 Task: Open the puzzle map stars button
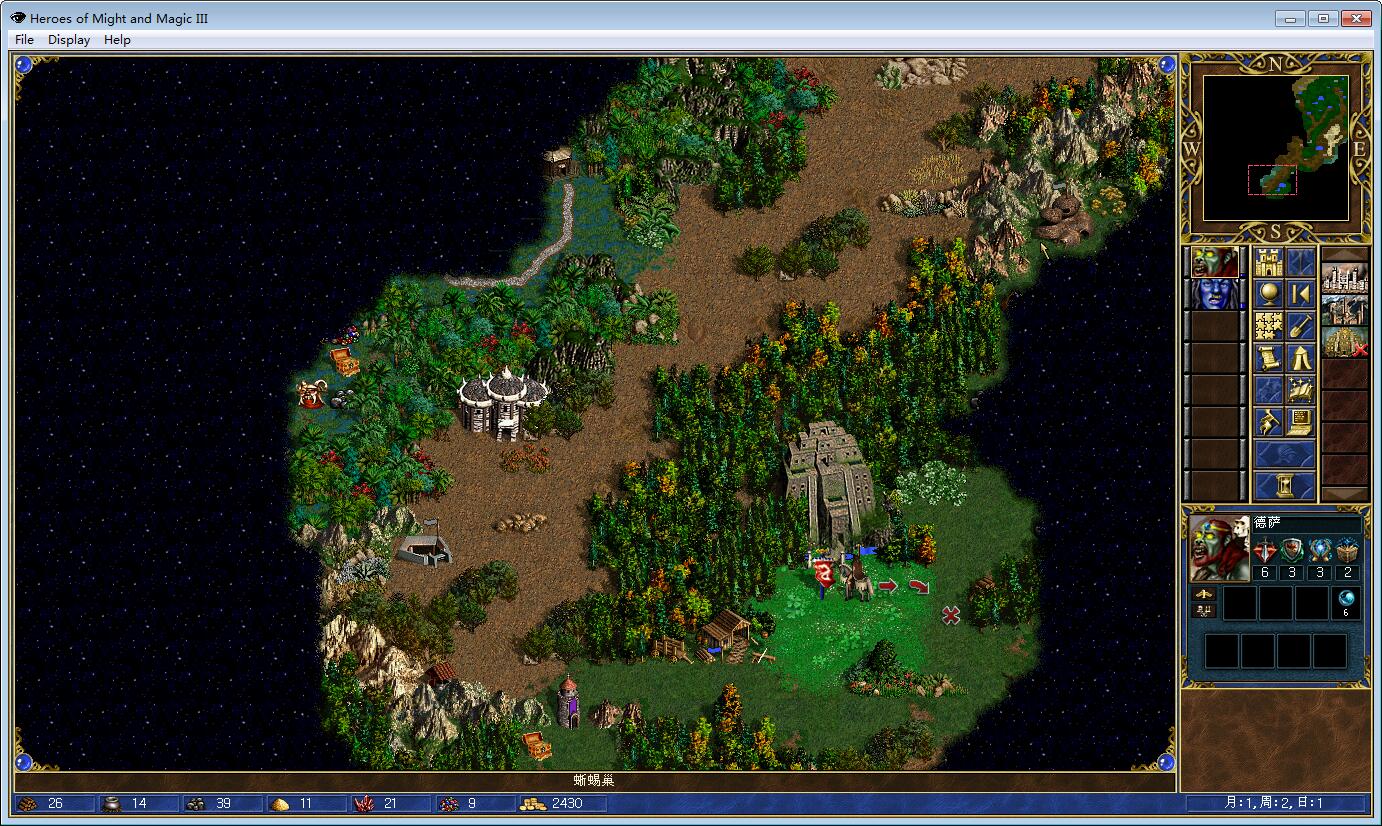(1268, 327)
